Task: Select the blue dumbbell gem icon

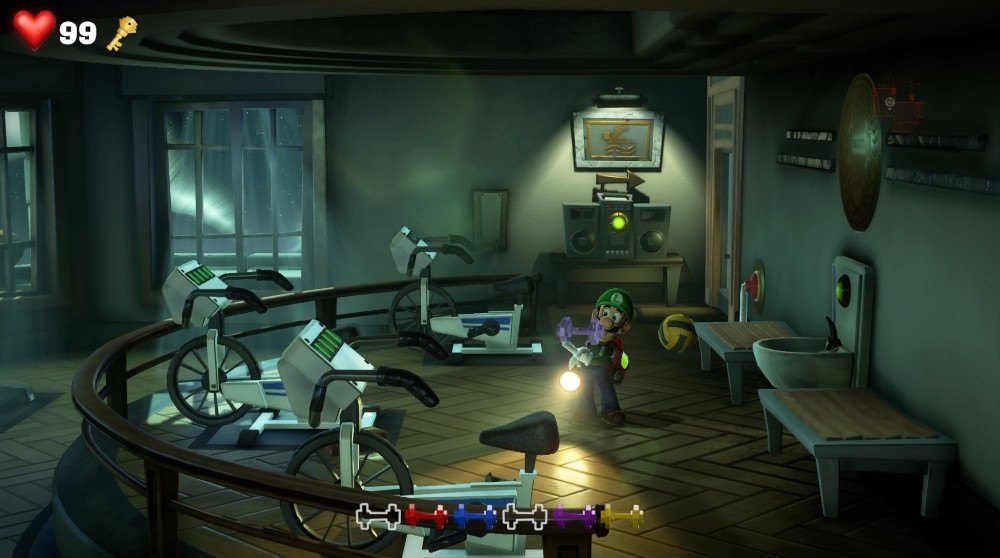Action: [x=475, y=517]
